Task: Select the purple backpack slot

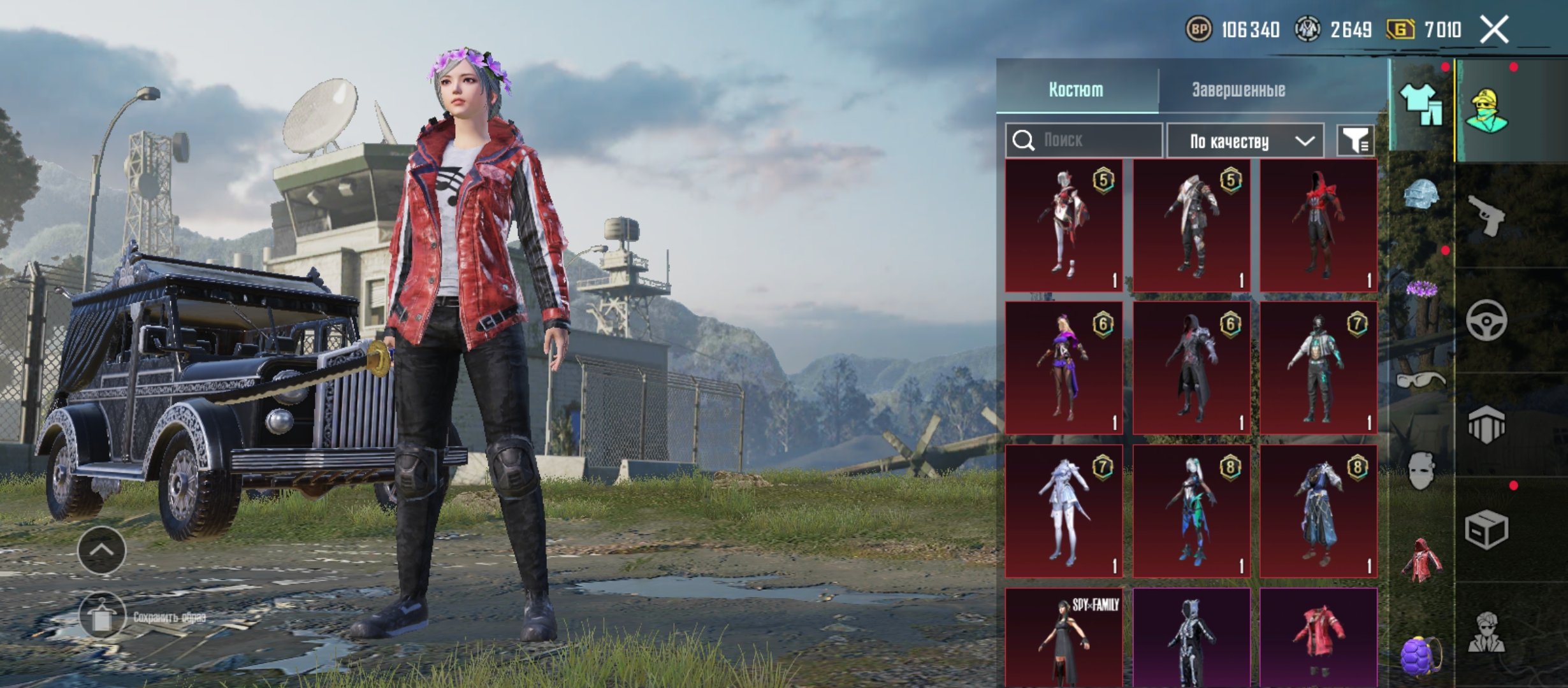Action: (1421, 655)
